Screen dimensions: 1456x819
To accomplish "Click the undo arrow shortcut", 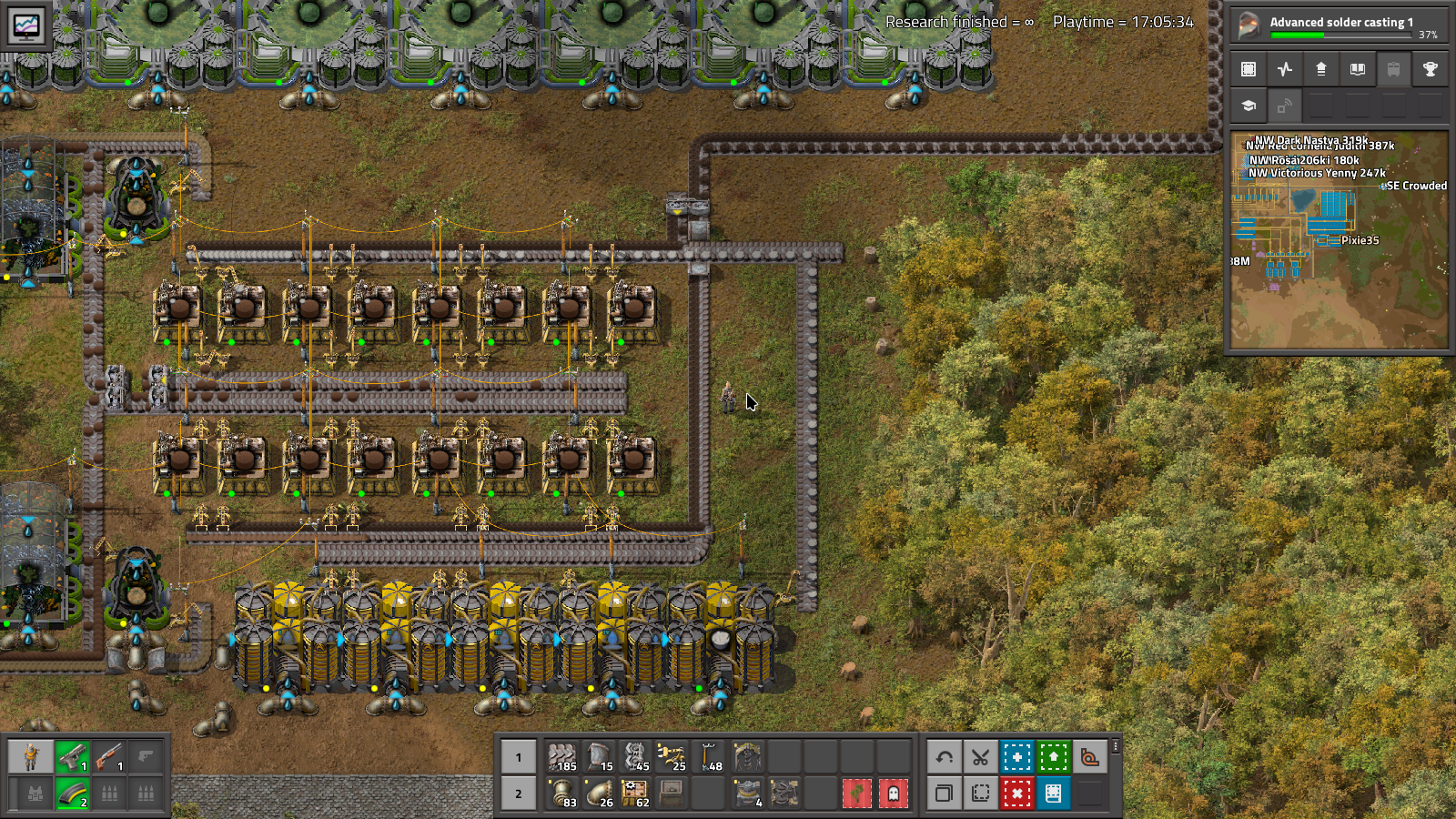I will pyautogui.click(x=944, y=757).
